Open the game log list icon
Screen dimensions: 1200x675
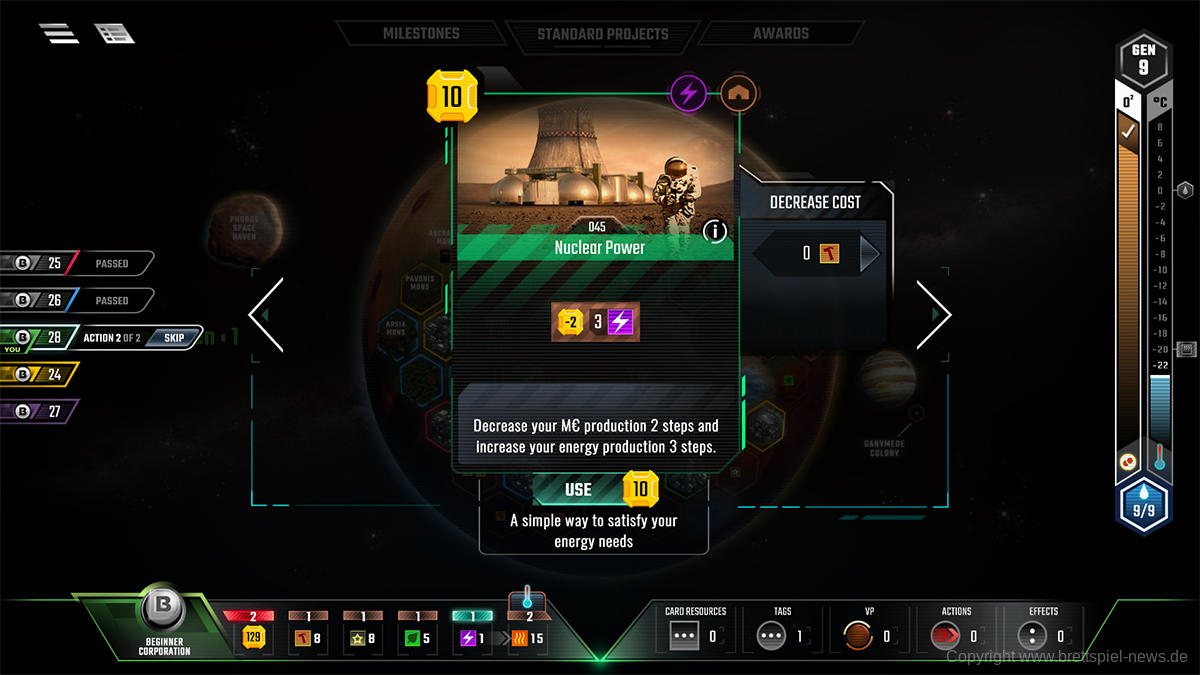[x=115, y=33]
